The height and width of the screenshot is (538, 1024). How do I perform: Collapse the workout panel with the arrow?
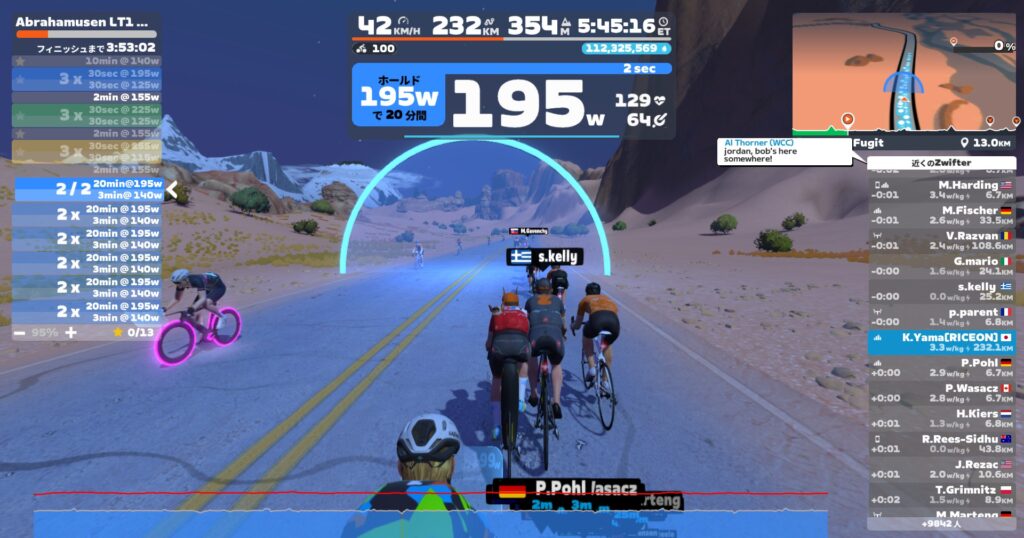pos(171,190)
